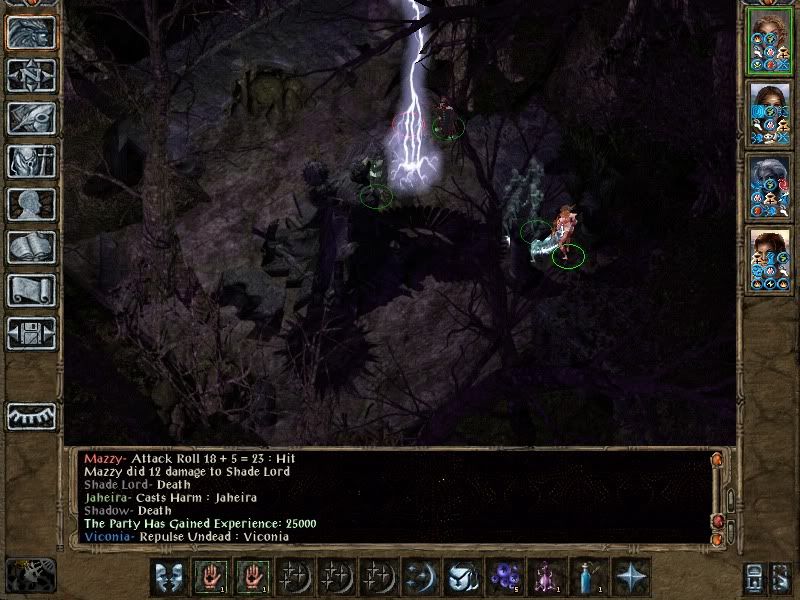Viewport: 800px width, 600px height.
Task: Open the area map with the compass button
Action: 31,75
